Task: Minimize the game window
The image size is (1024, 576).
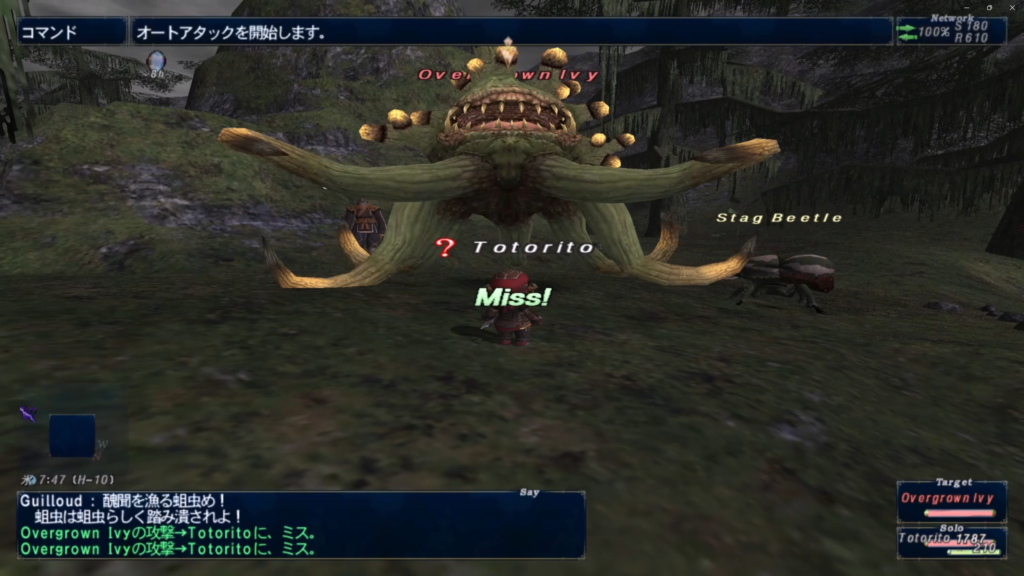Action: click(x=967, y=6)
